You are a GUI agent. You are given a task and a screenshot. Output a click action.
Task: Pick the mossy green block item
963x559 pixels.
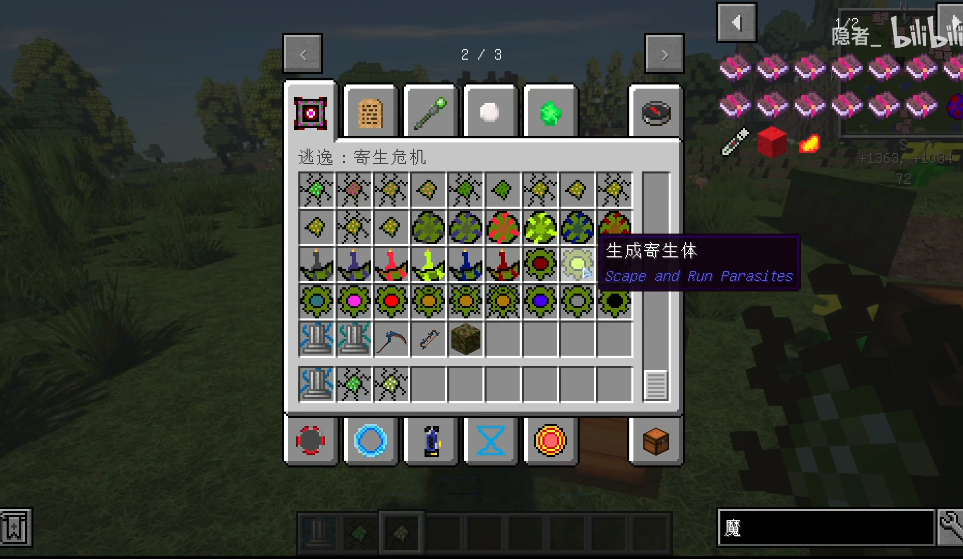(466, 339)
